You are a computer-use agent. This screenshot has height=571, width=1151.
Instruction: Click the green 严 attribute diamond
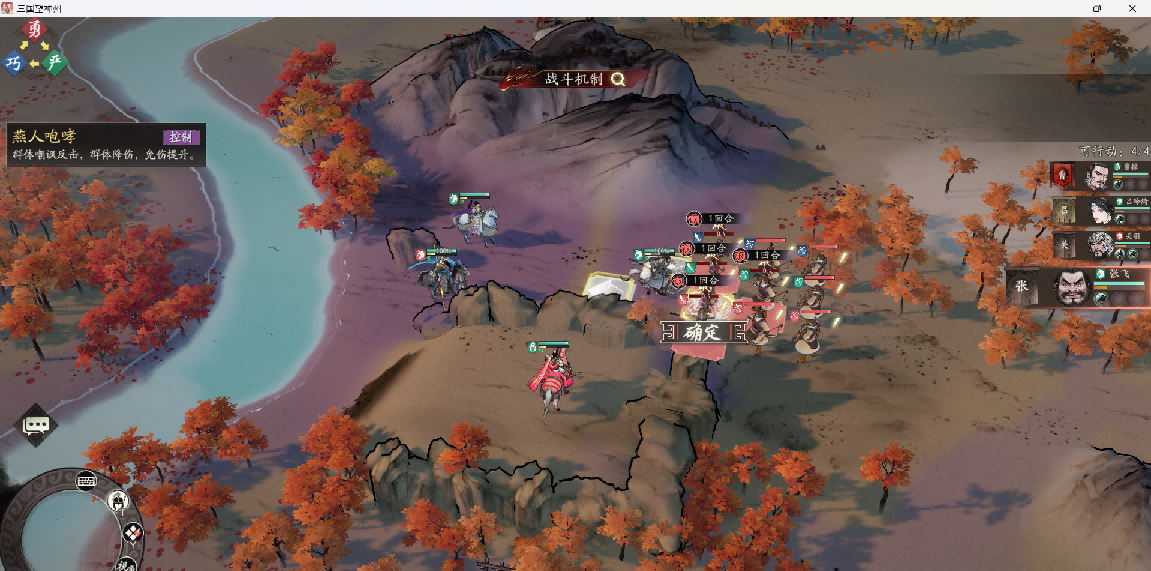coord(56,63)
